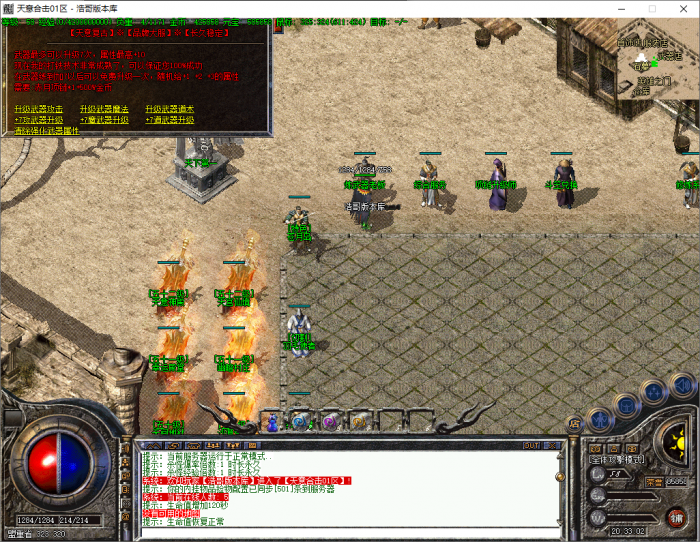Choose the 升级武器魔法 dialog option
This screenshot has width=700, height=542.
[x=104, y=108]
